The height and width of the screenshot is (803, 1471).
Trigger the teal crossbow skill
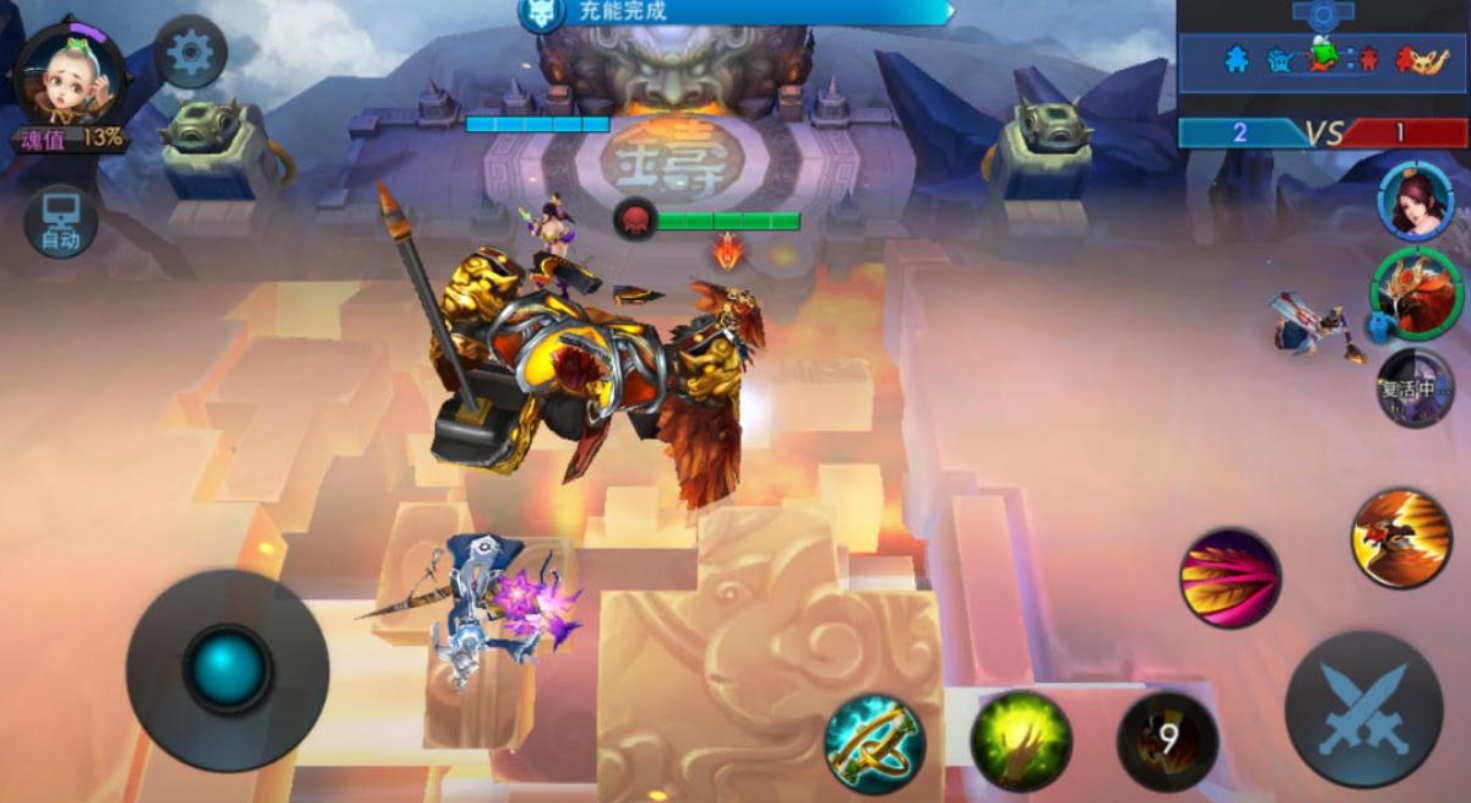[874, 743]
